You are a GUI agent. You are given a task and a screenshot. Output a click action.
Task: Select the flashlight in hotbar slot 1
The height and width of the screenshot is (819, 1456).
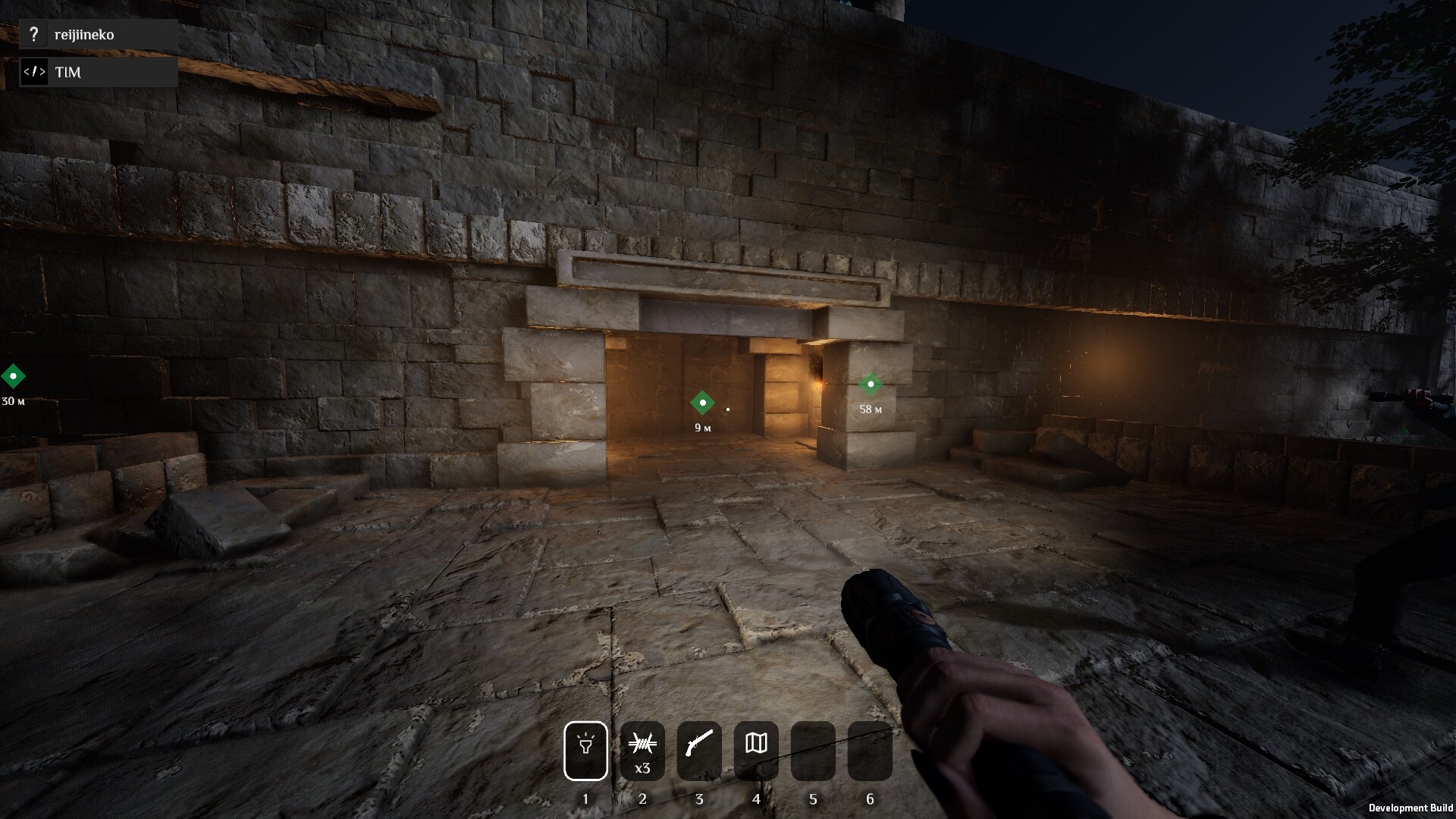point(585,750)
